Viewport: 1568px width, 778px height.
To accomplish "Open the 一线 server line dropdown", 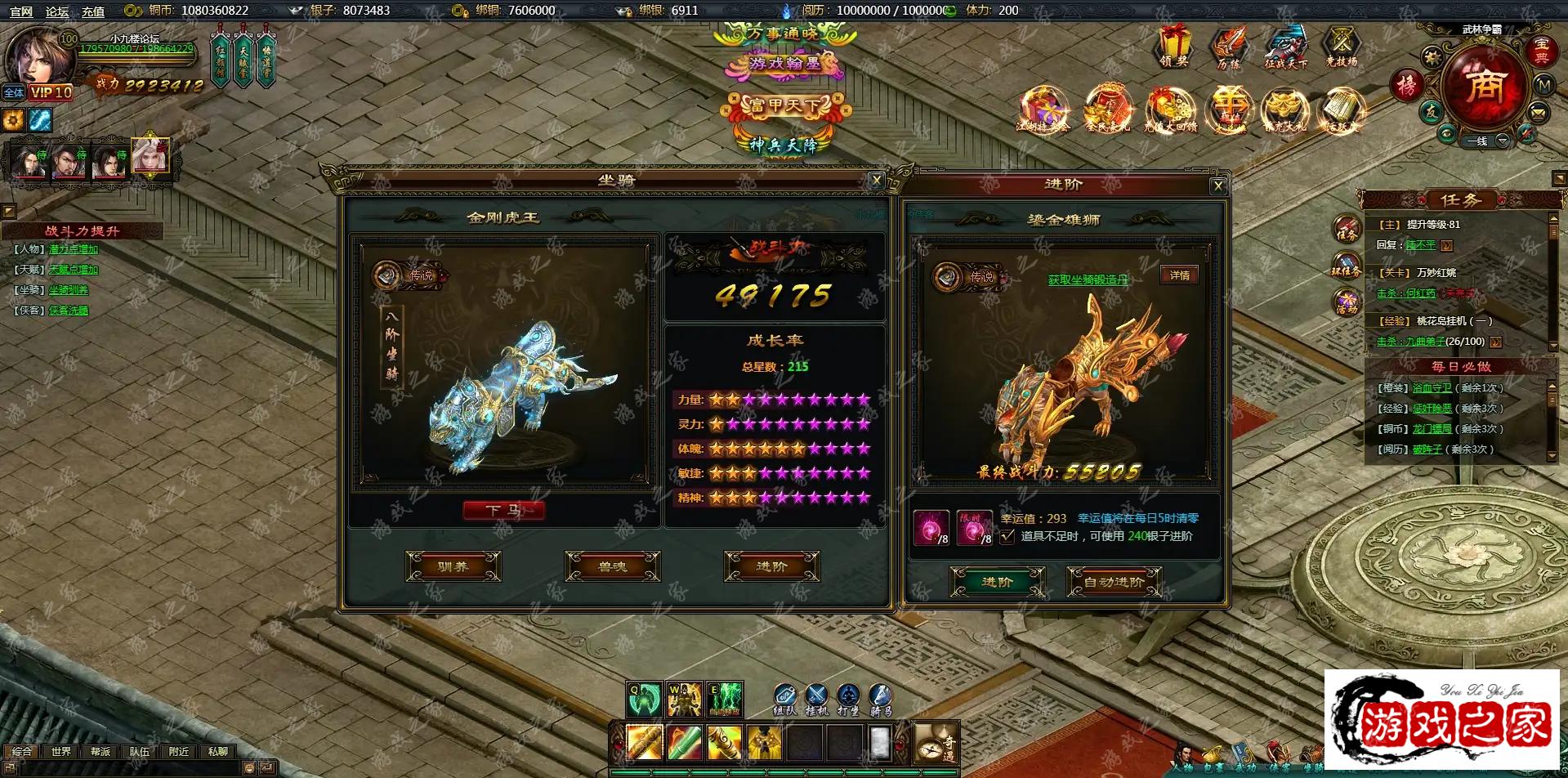I will pyautogui.click(x=1502, y=141).
